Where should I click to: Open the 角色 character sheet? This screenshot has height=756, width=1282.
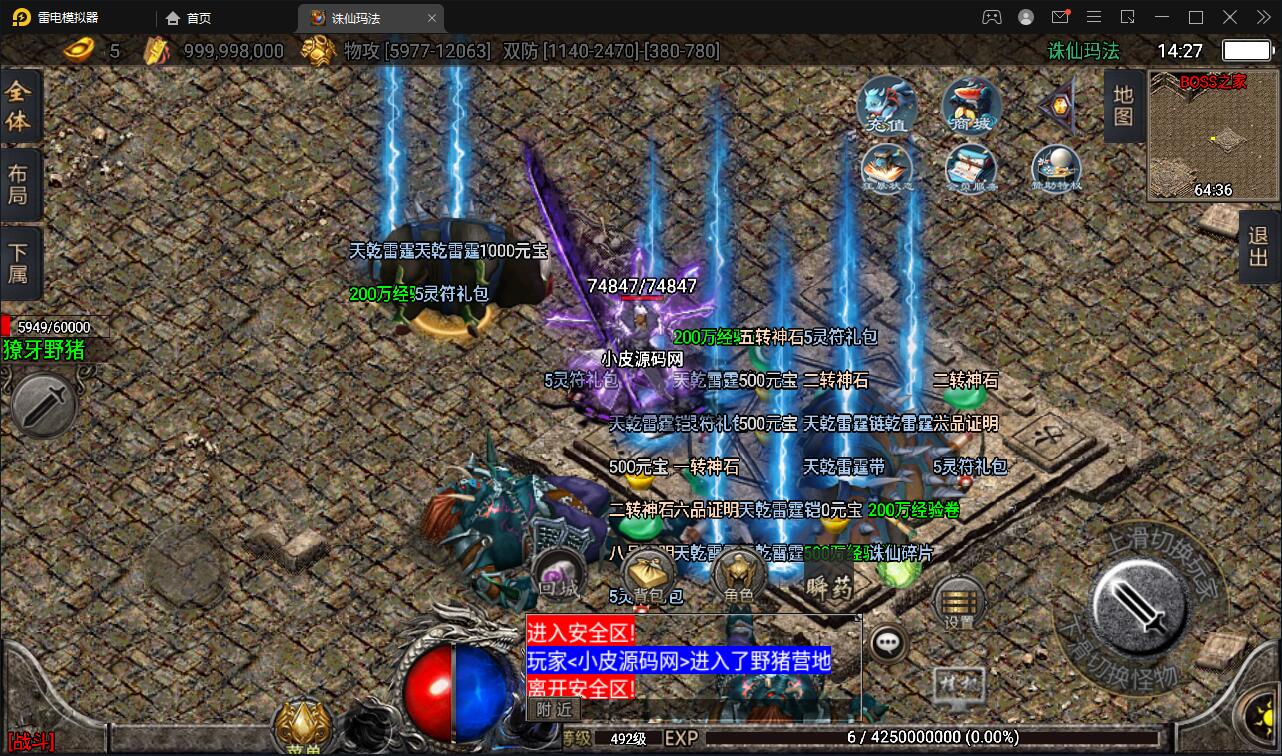click(x=739, y=577)
